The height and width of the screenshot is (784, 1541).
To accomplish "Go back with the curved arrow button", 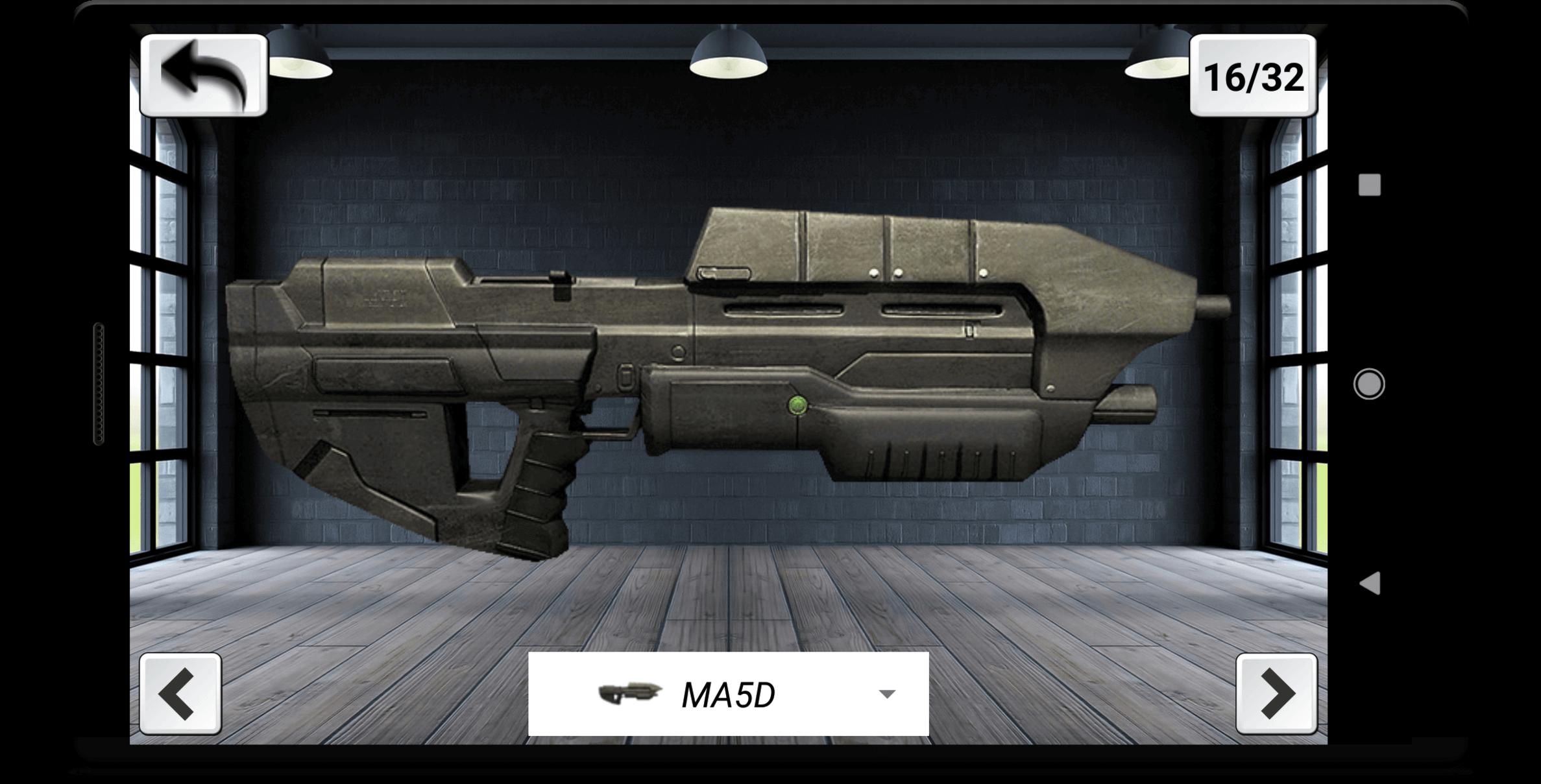I will pyautogui.click(x=204, y=76).
